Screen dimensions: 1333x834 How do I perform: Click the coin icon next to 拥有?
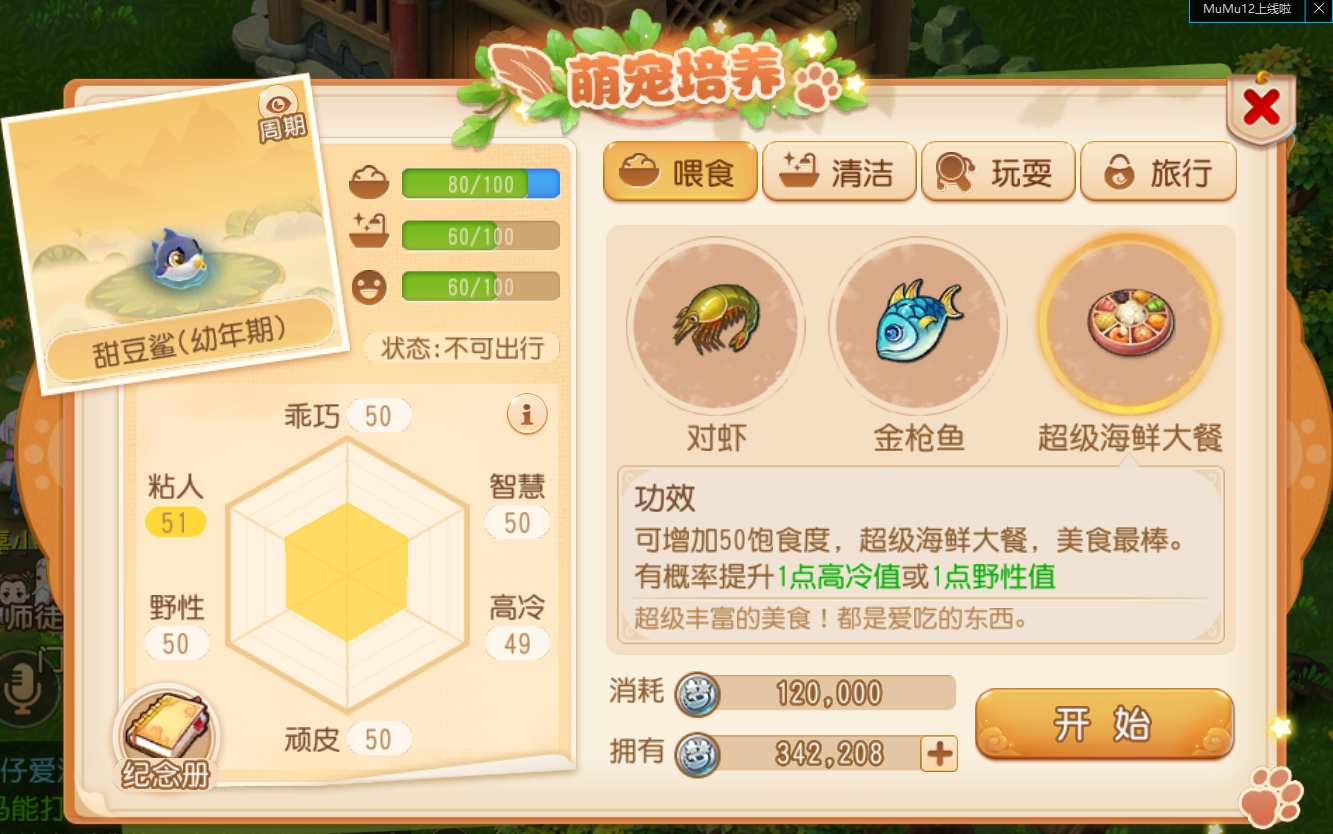coord(701,752)
